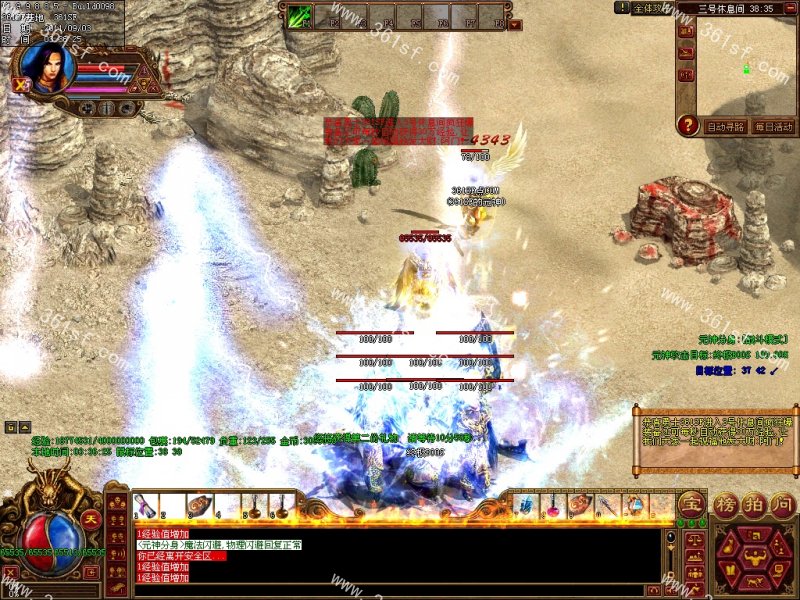Expand the skill bar's red dropdown arrow
The width and height of the screenshot is (800, 600).
[515, 24]
